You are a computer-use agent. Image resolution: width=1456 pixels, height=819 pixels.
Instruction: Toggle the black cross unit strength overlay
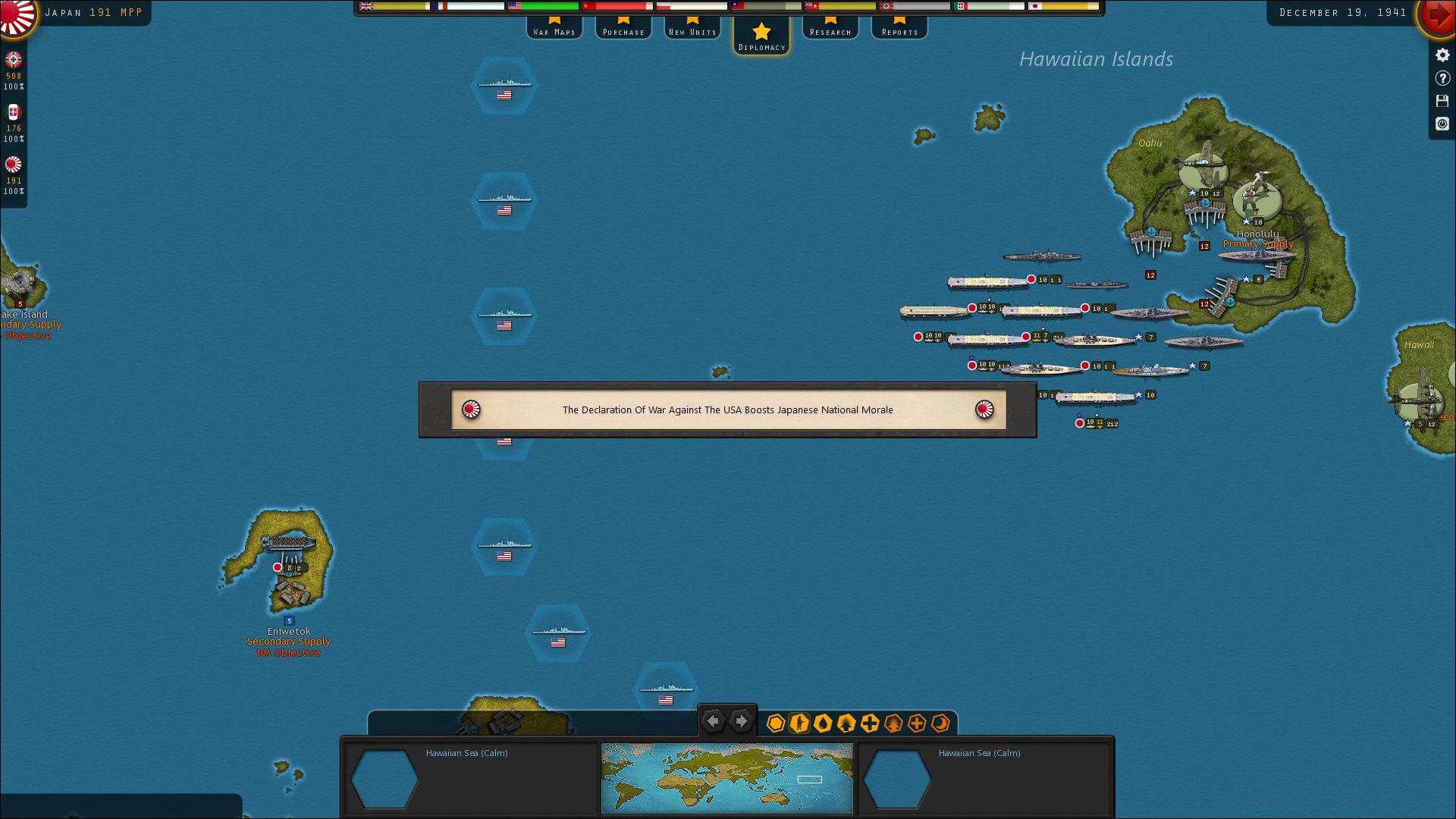[x=869, y=723]
